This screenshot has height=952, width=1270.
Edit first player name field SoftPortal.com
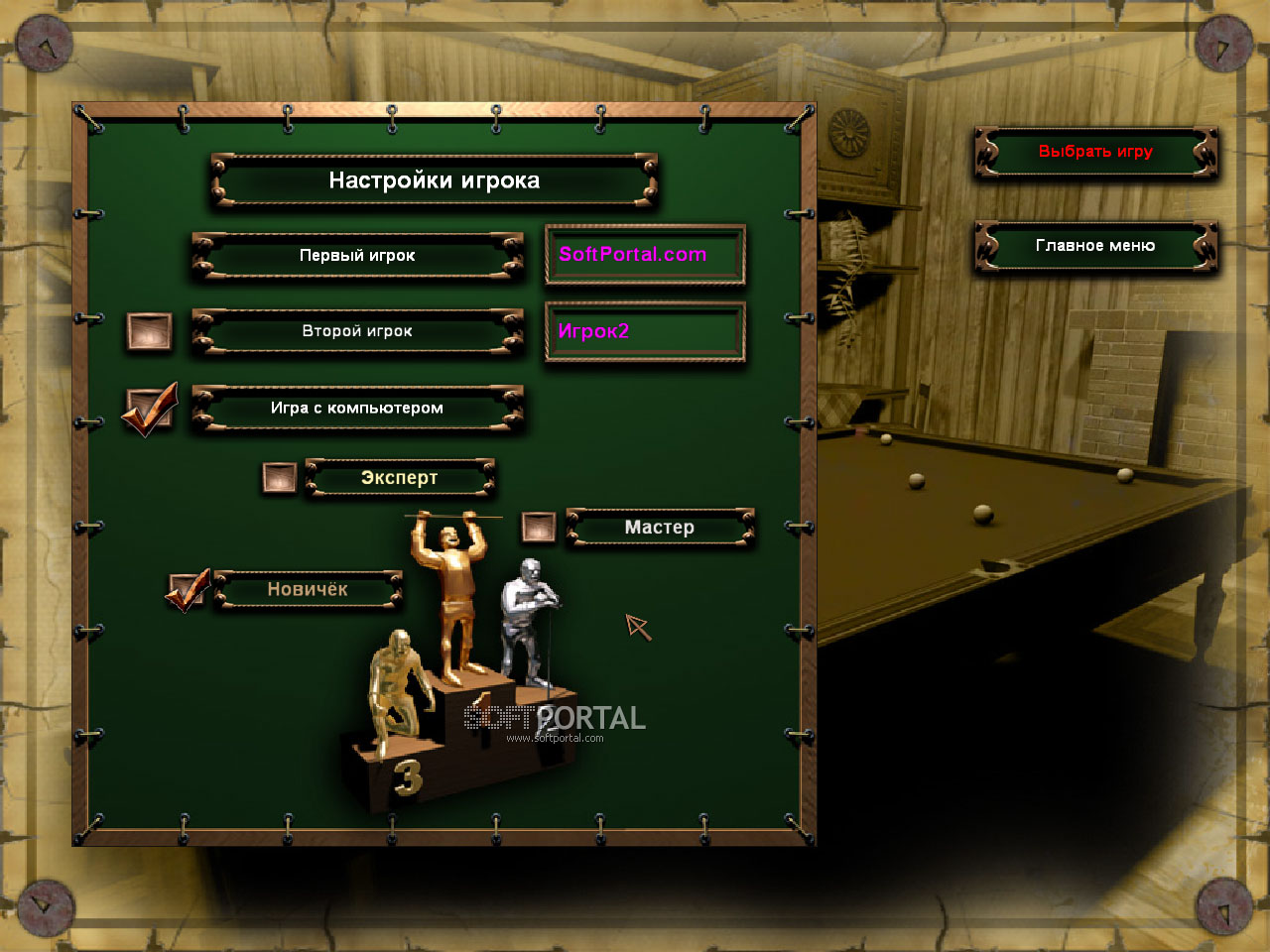pyautogui.click(x=645, y=255)
